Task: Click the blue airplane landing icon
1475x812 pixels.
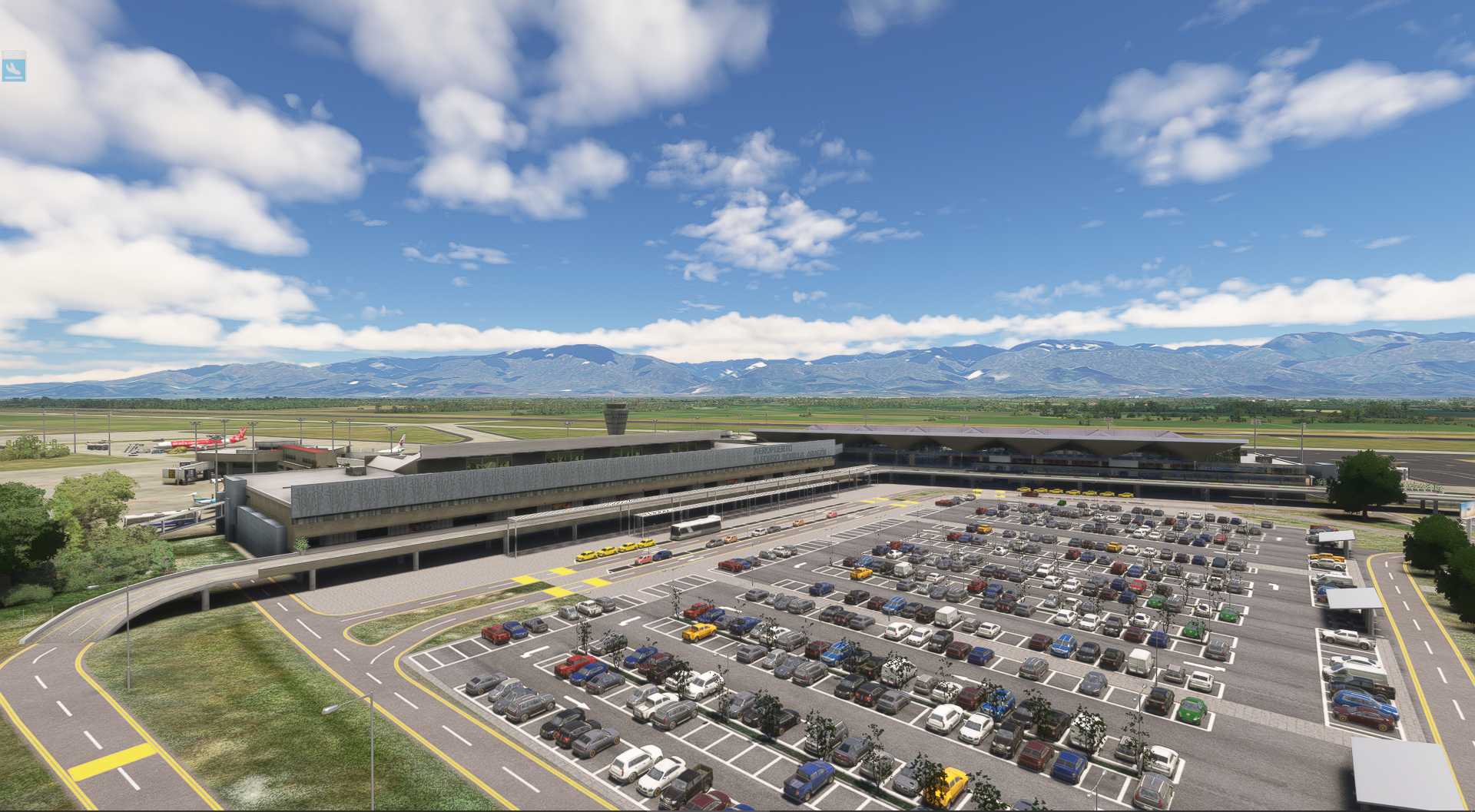Action: click(14, 67)
